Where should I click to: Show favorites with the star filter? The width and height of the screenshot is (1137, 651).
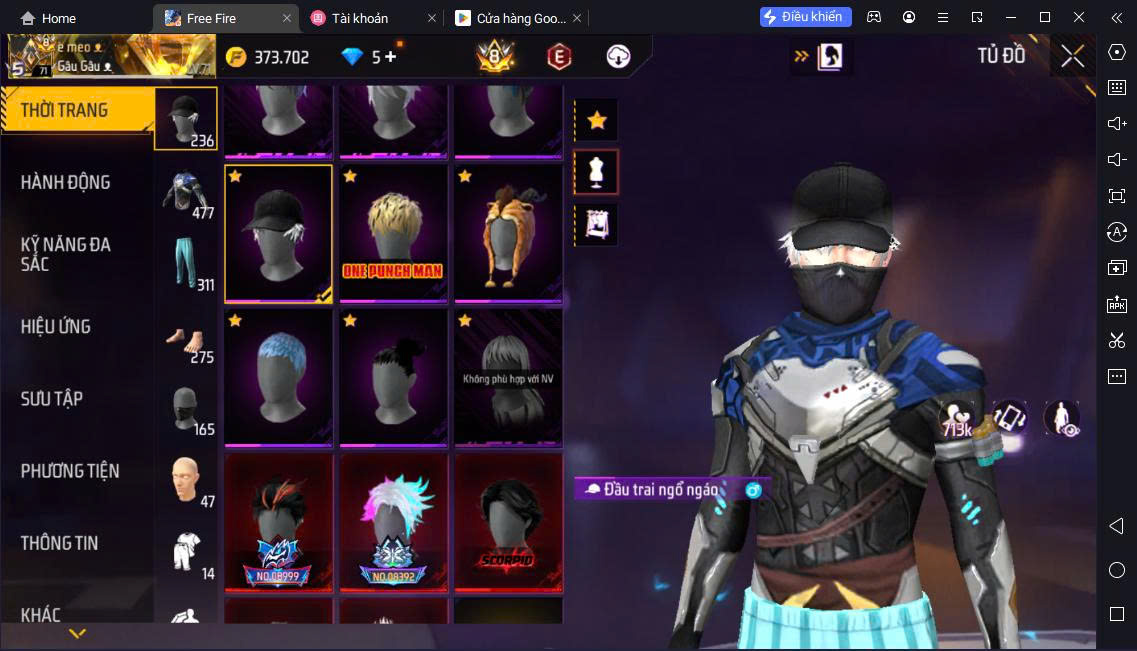coord(596,121)
